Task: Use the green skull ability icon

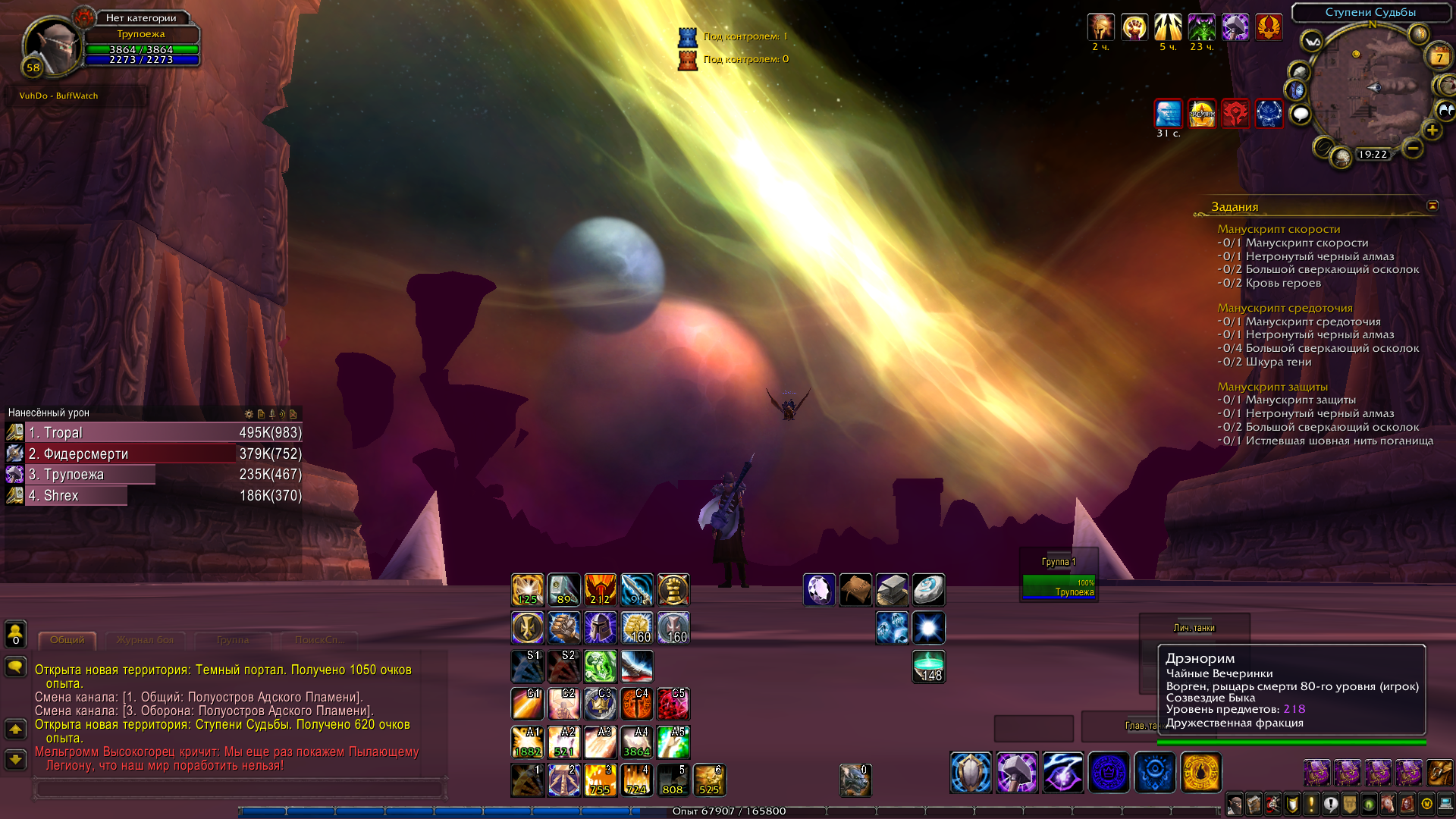Action: [601, 667]
